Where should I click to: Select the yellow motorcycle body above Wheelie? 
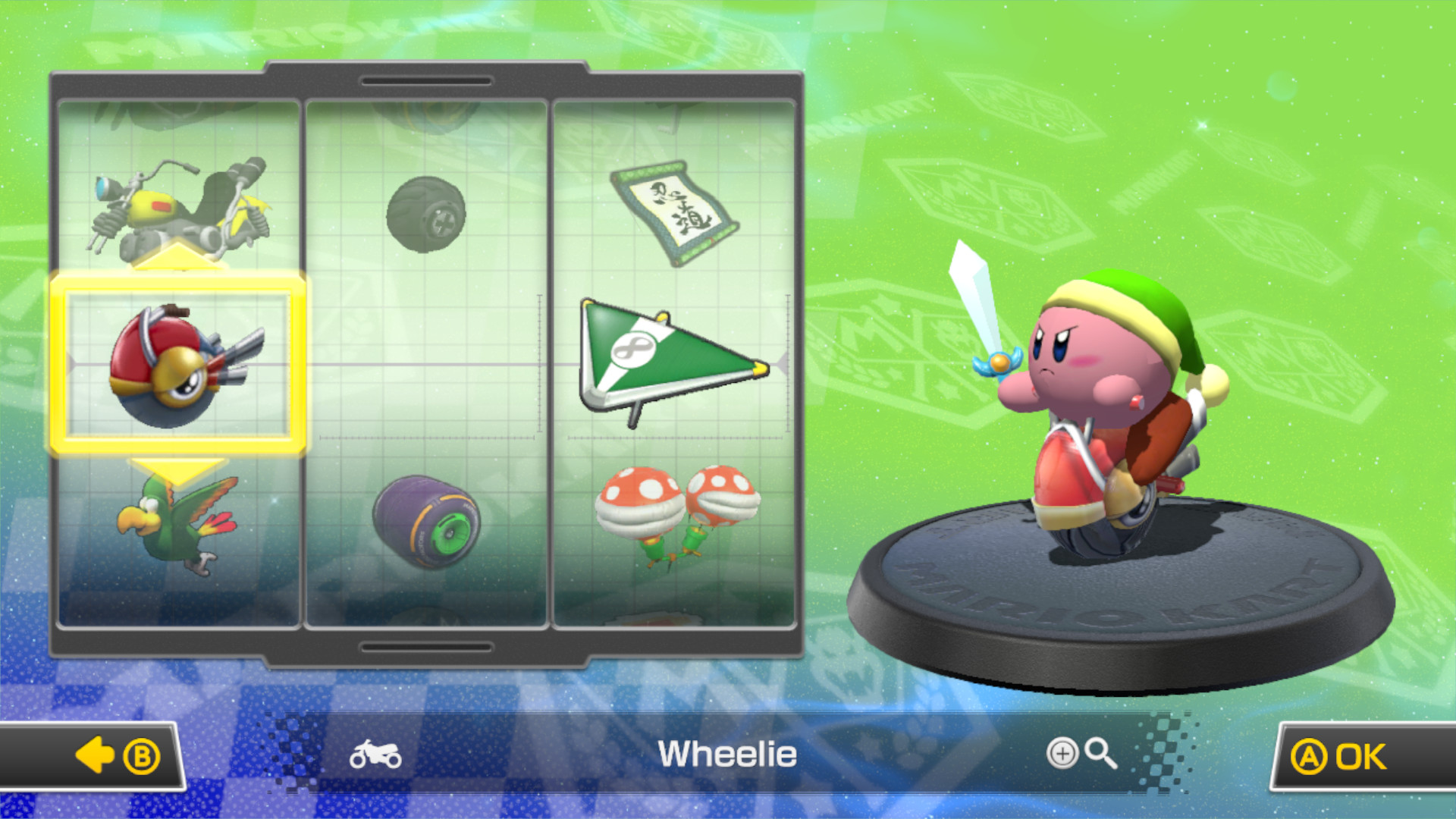(182, 205)
